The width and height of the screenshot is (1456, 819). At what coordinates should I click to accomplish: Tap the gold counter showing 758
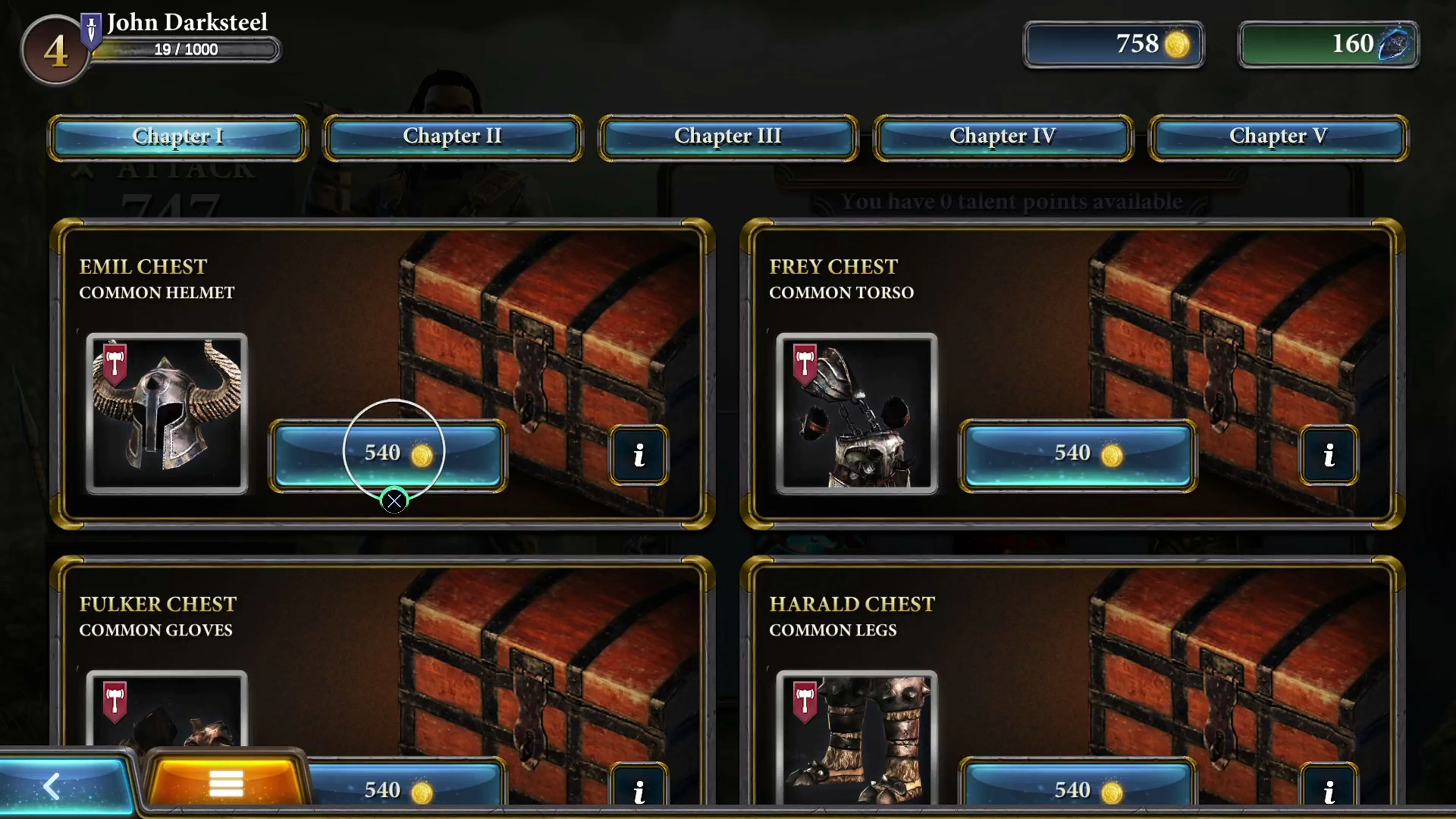coord(1112,44)
